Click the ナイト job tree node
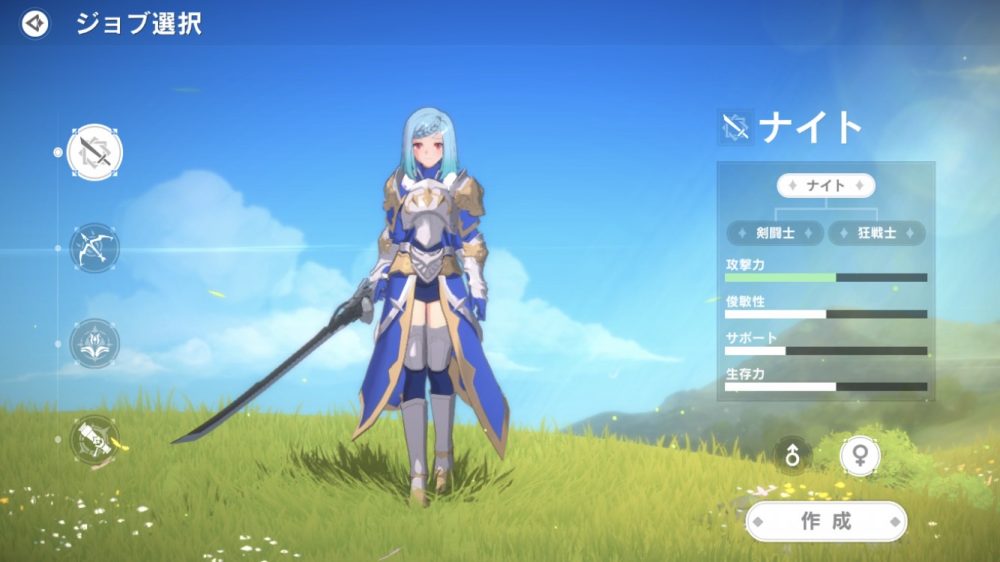The height and width of the screenshot is (562, 1000). point(826,186)
